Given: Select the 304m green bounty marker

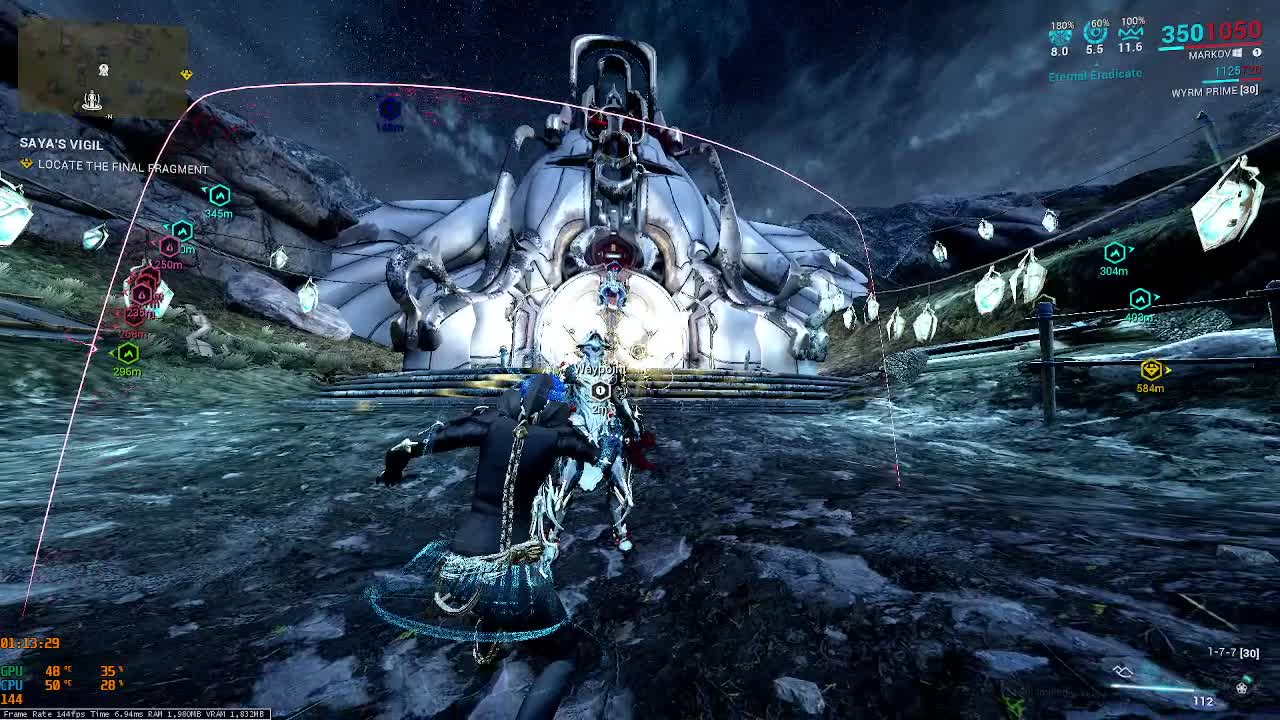Looking at the screenshot, I should coord(1115,254).
